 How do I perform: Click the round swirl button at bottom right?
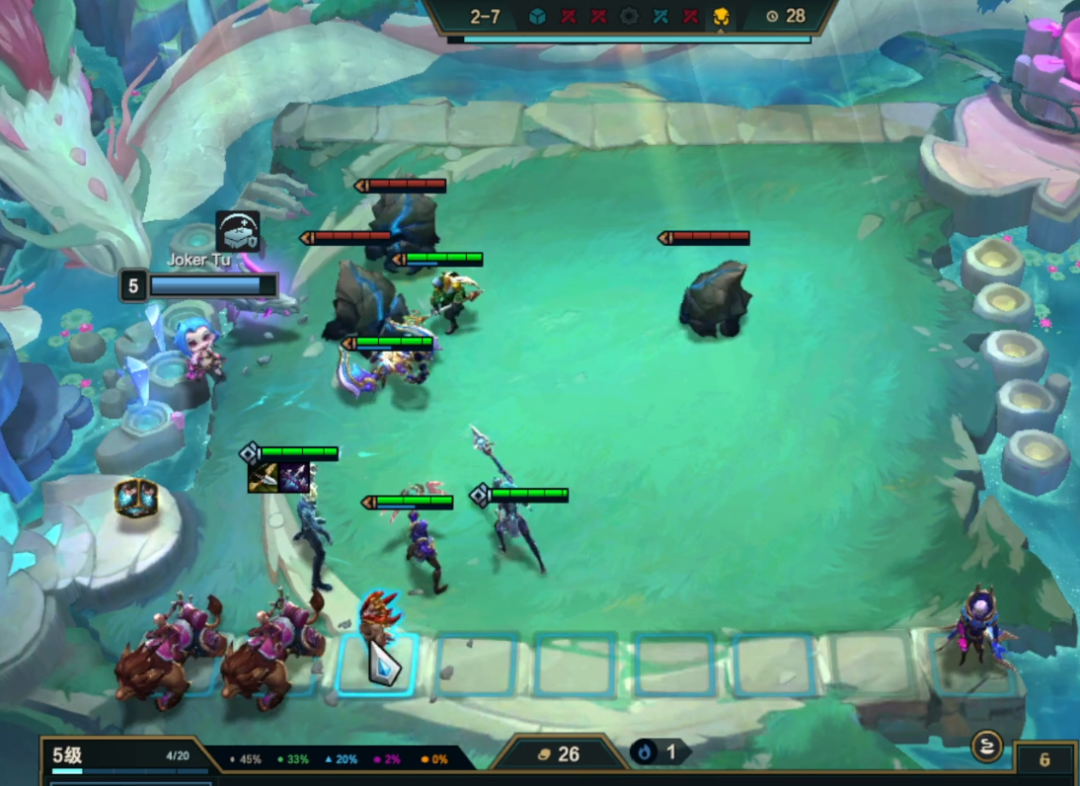987,745
